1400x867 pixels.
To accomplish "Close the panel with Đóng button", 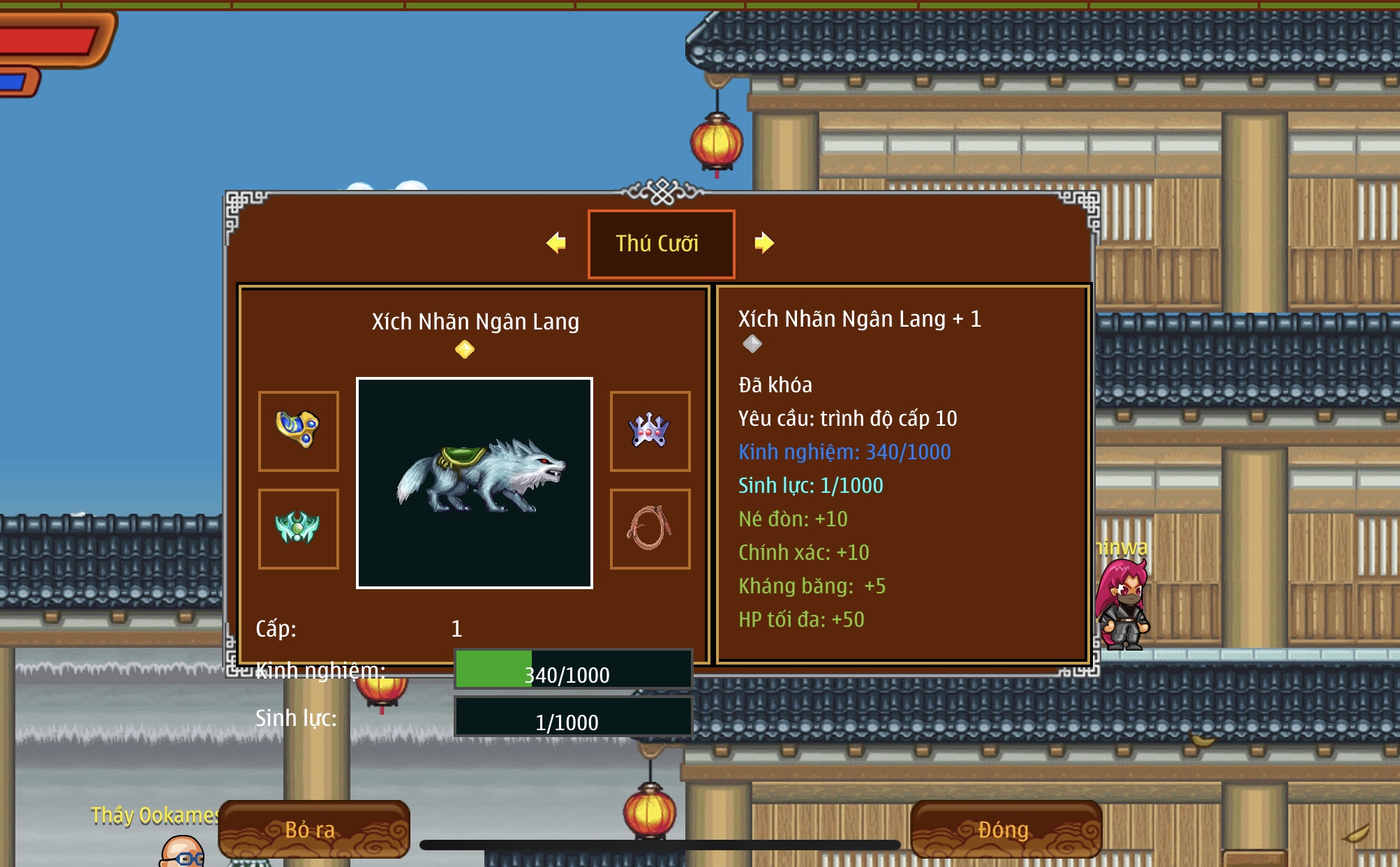I will (x=1005, y=829).
